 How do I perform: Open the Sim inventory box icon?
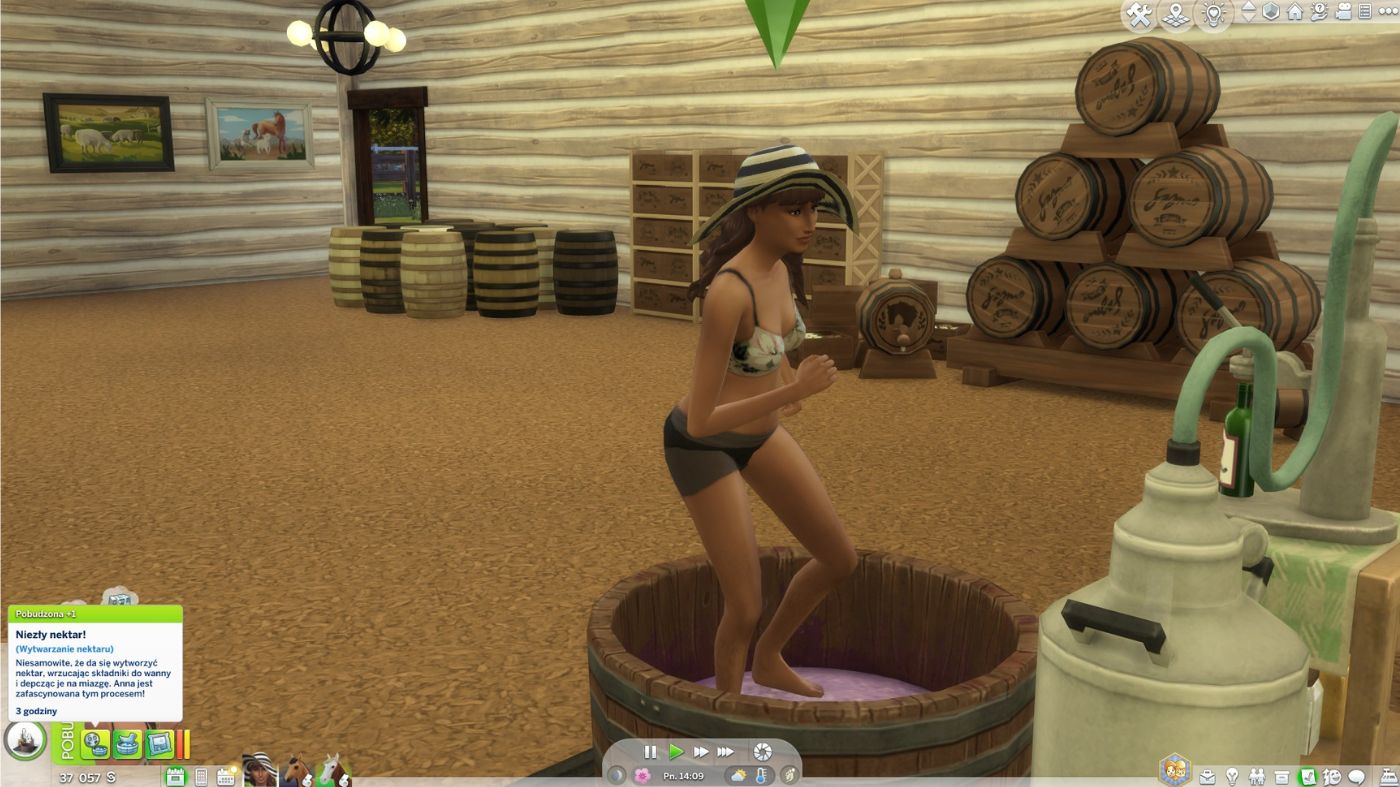[1283, 776]
